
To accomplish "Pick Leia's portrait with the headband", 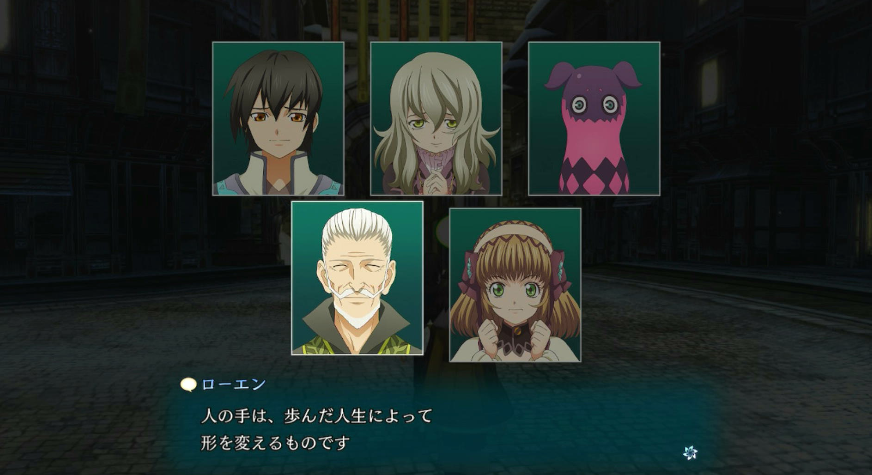I will point(515,285).
